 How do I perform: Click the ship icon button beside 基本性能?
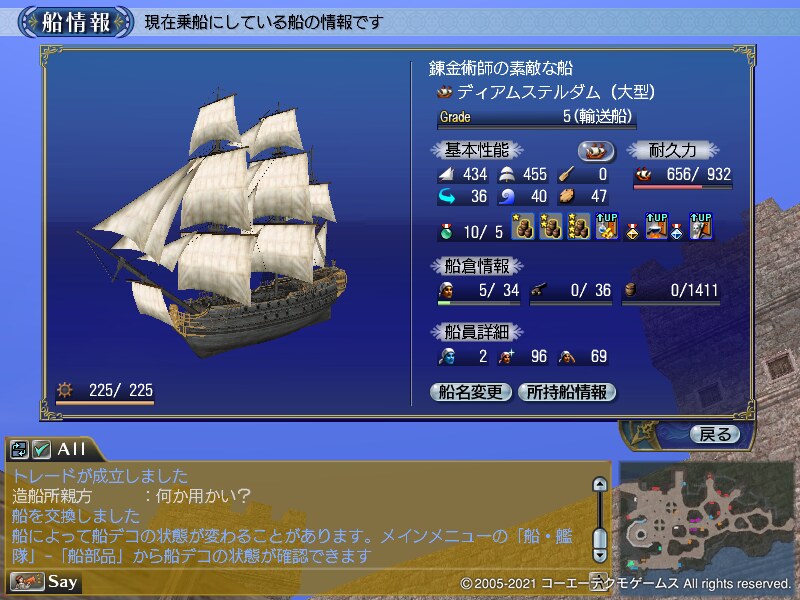coord(596,150)
